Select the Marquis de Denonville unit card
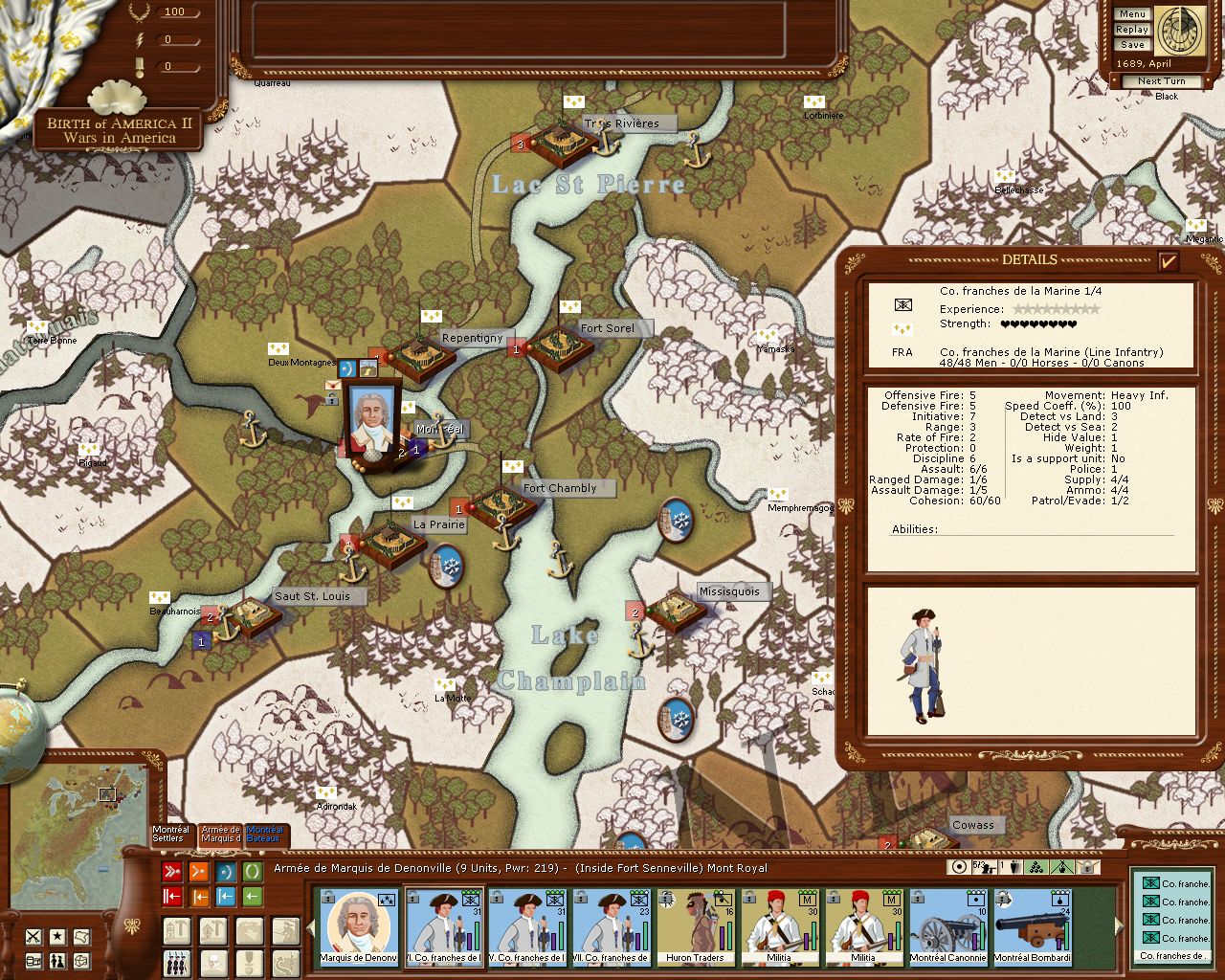Viewport: 1225px width, 980px height. point(358,926)
